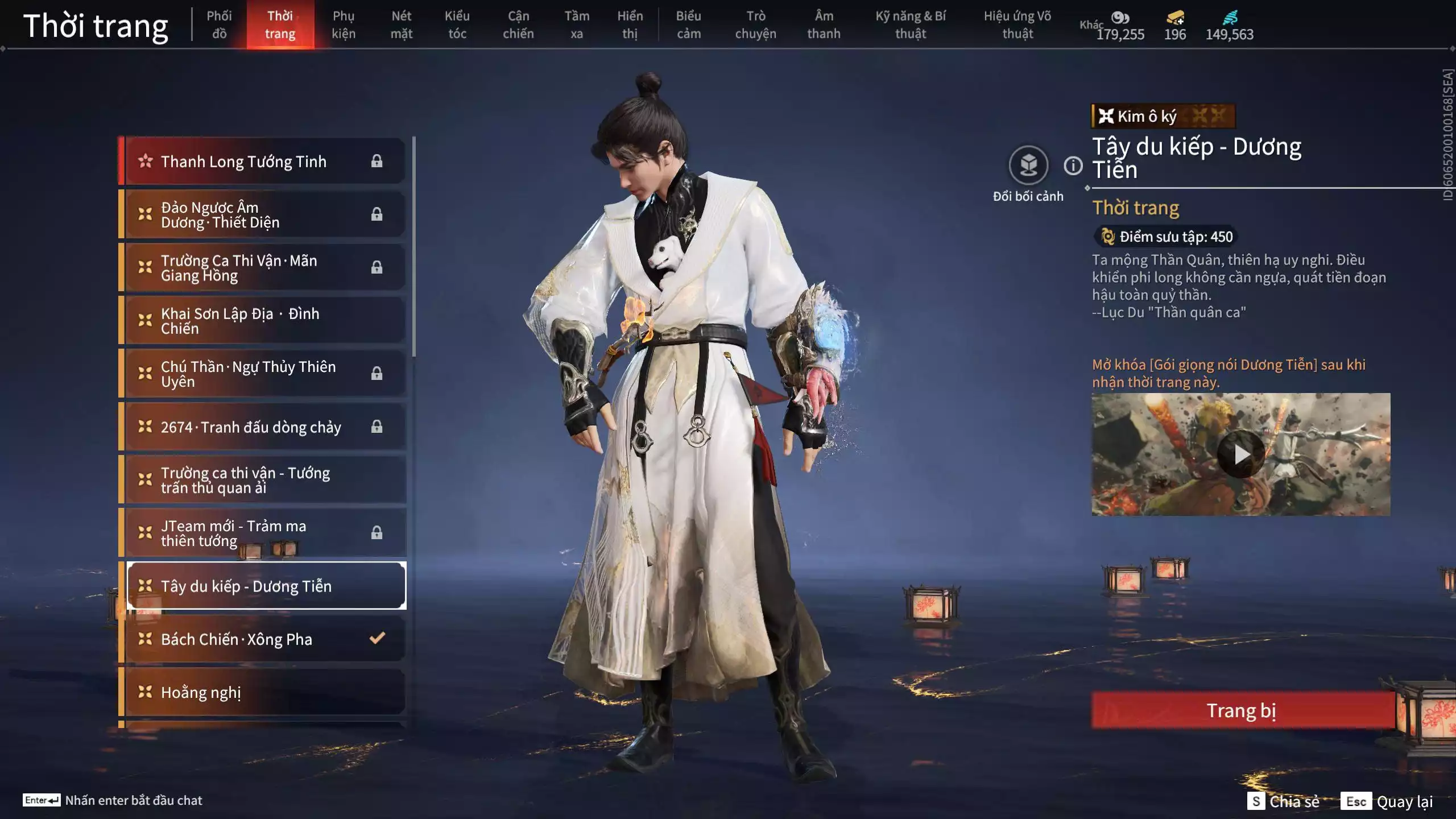Image resolution: width=1456 pixels, height=819 pixels.
Task: Toggle the Đổi bối cảnh background icon
Action: tap(1028, 166)
